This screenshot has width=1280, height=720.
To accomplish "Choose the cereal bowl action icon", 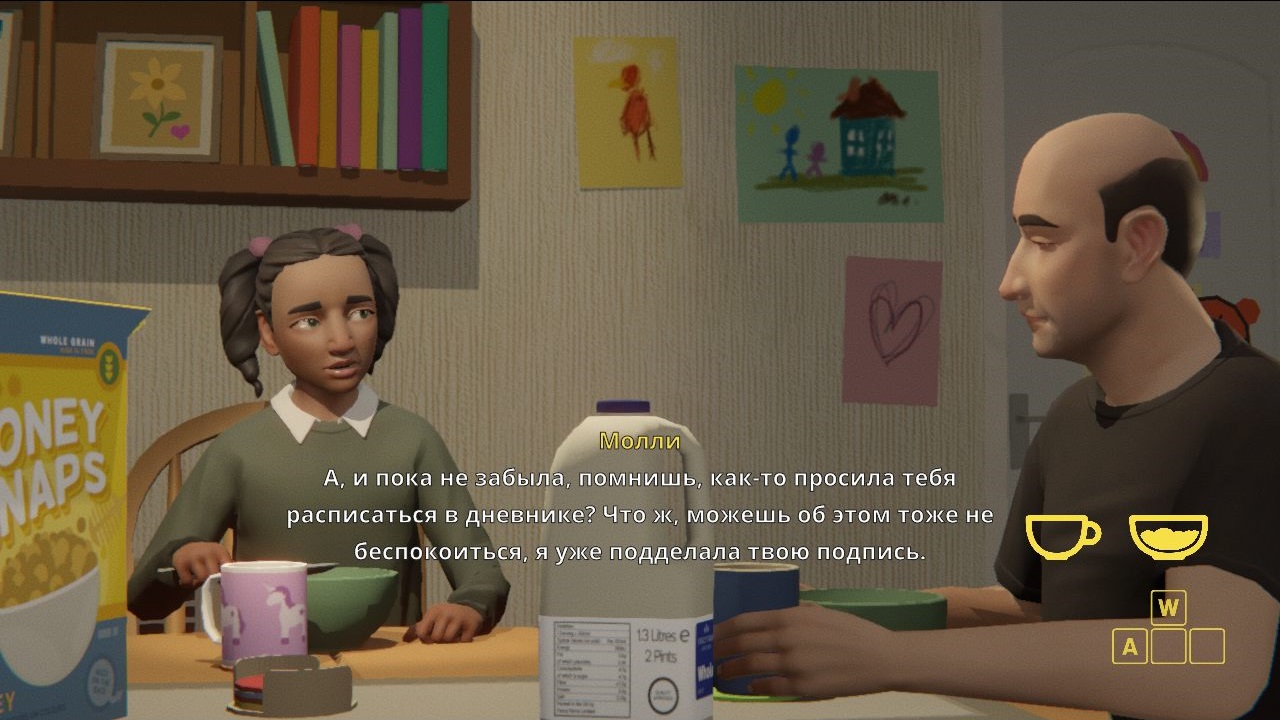I will point(1168,535).
